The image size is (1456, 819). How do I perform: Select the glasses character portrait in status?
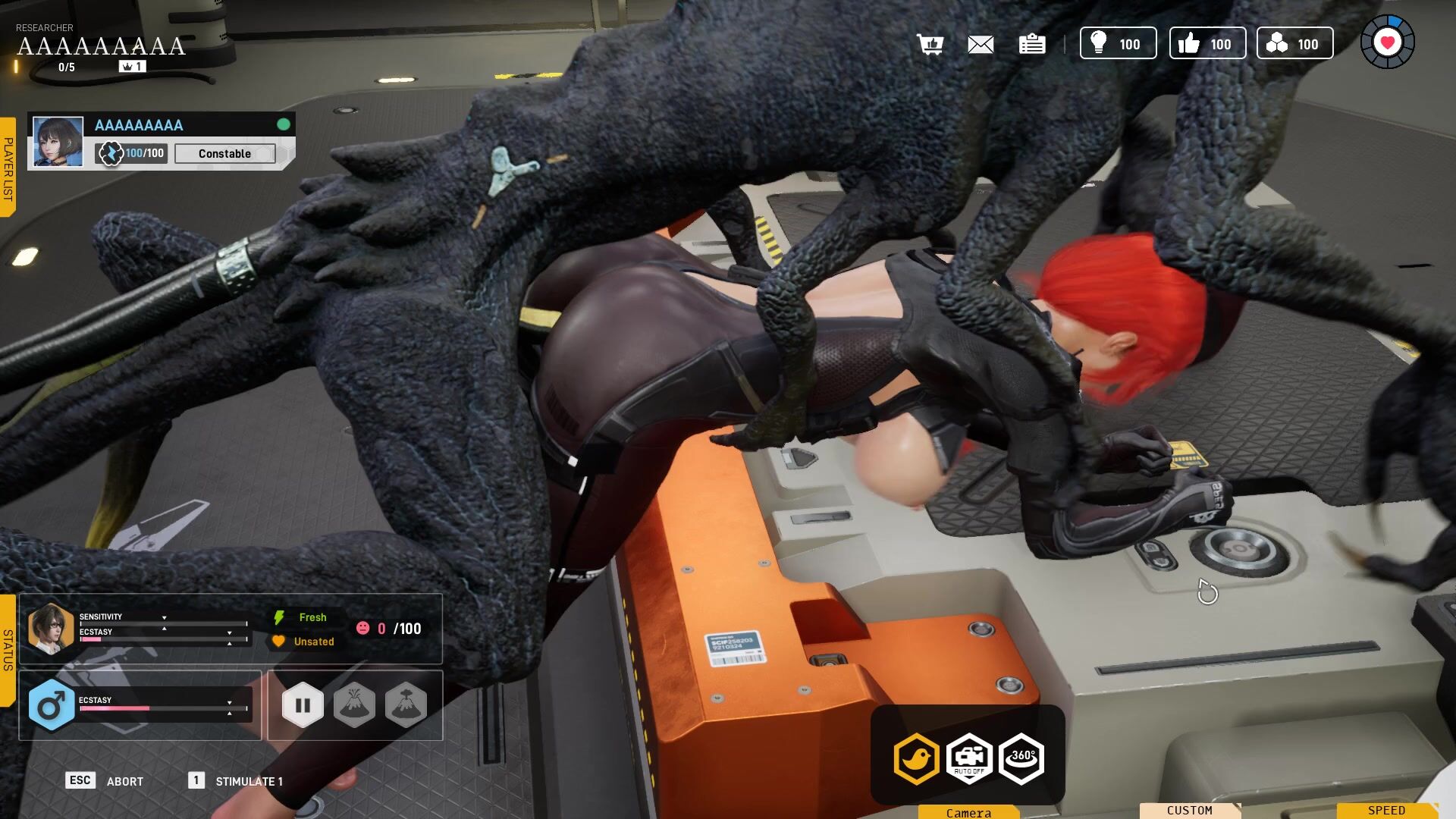click(x=51, y=628)
